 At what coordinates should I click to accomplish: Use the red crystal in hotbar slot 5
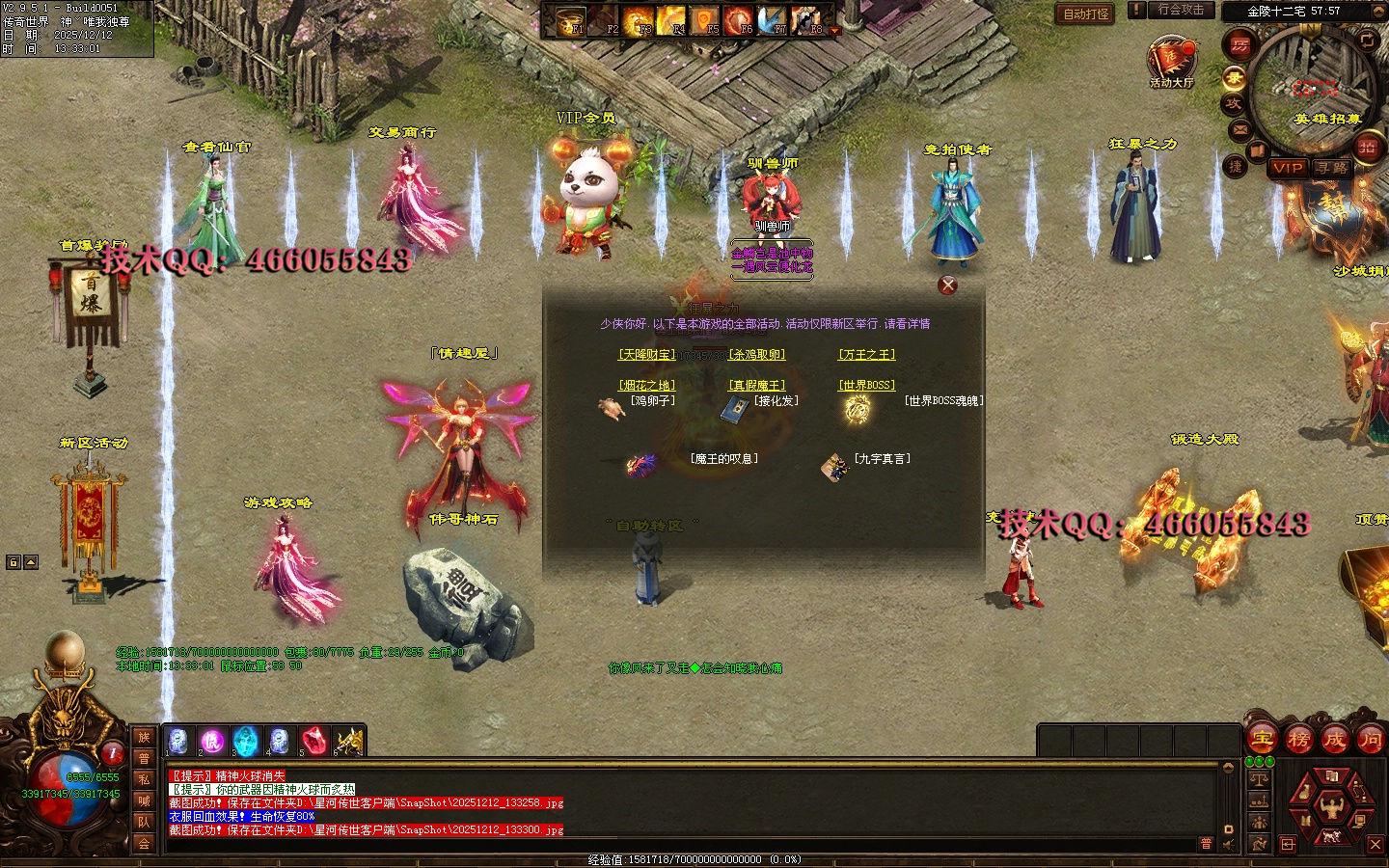(x=313, y=742)
